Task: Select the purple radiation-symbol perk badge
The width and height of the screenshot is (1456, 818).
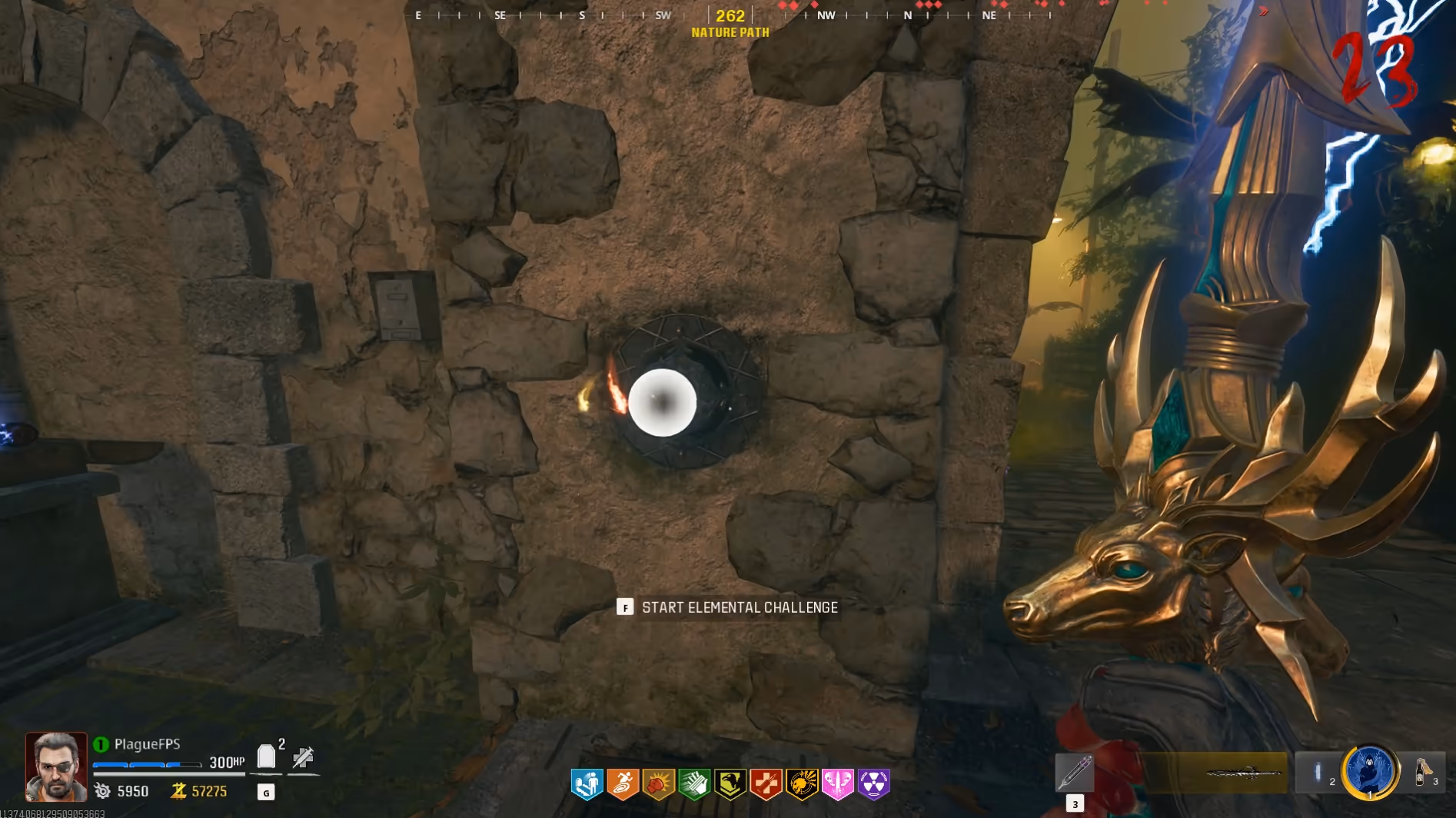Action: pos(874,784)
